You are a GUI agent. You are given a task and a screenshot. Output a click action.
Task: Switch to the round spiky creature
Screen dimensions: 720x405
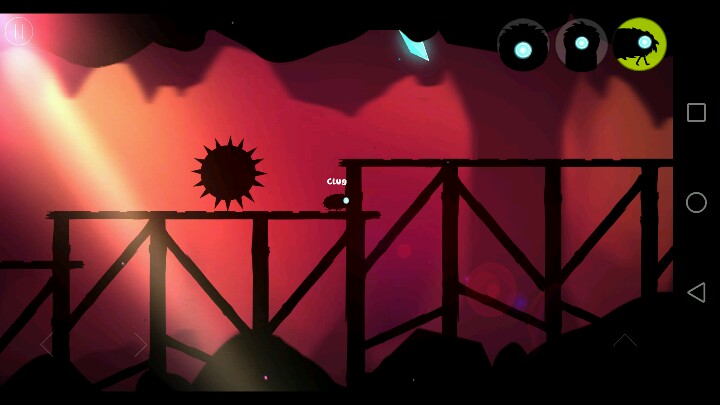point(523,45)
